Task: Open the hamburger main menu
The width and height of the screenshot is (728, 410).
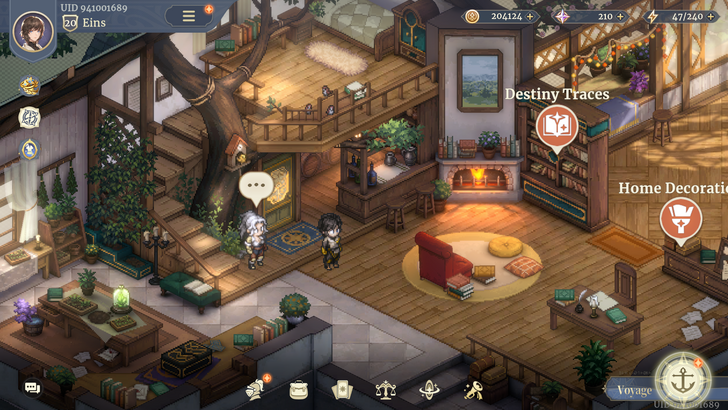Action: (187, 16)
